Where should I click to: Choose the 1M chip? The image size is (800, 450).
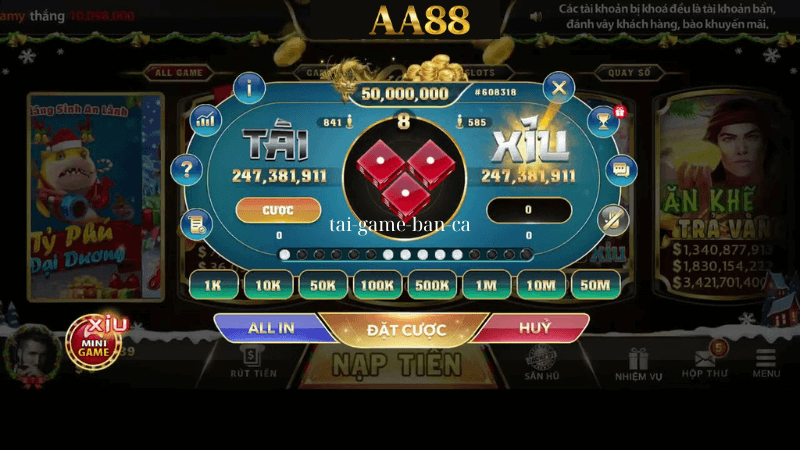point(486,285)
